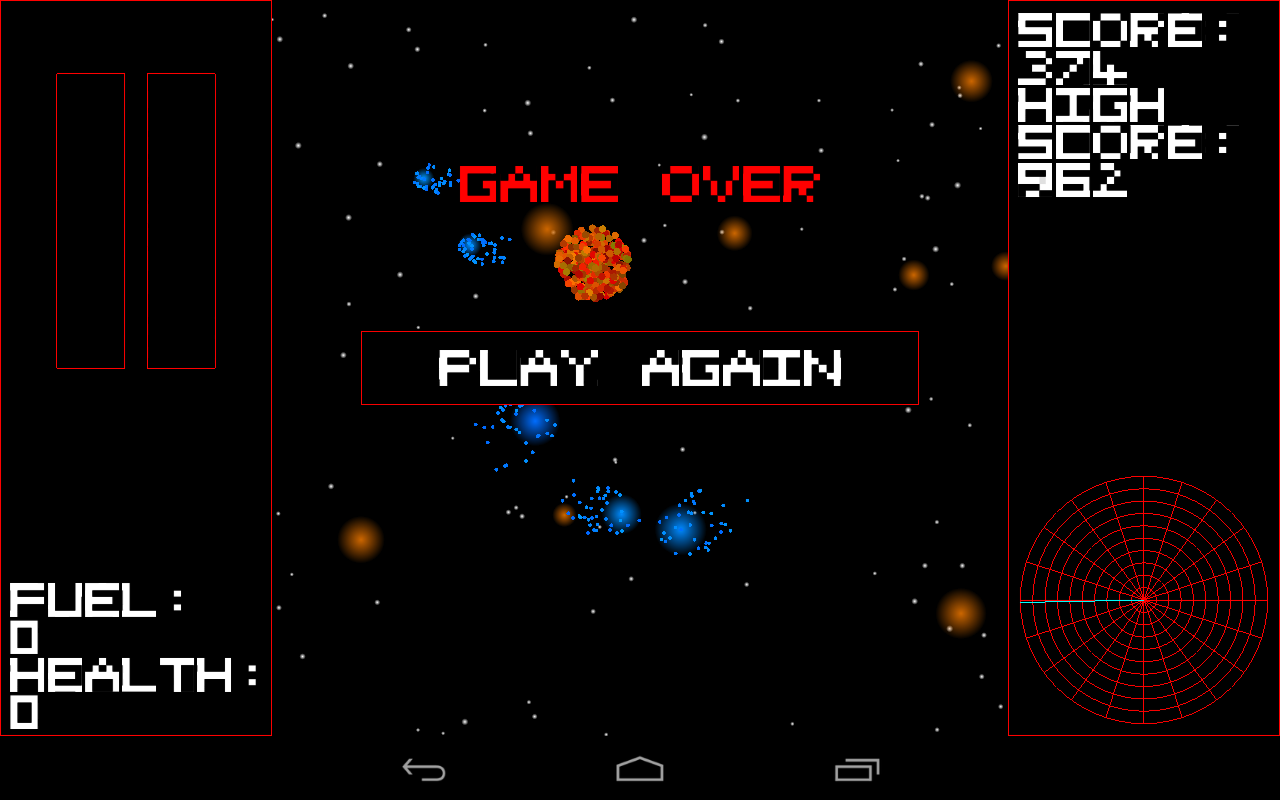This screenshot has width=1280, height=800.
Task: Click the GAME OVER title text
Action: tap(637, 183)
